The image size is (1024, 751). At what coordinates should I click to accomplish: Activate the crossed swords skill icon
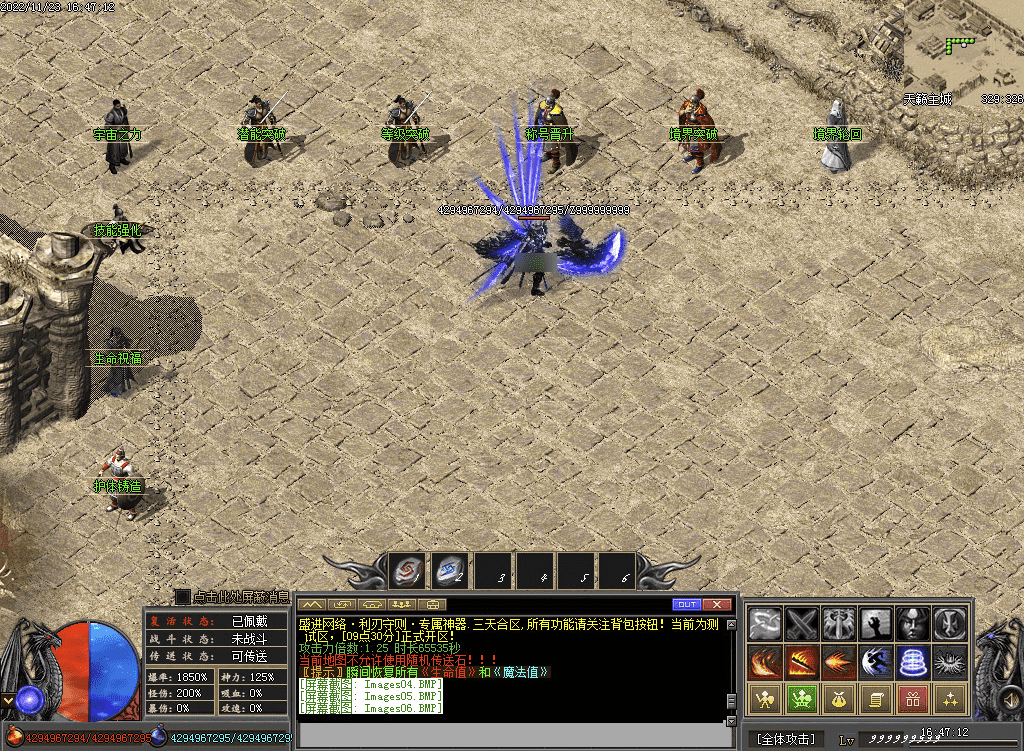click(801, 624)
